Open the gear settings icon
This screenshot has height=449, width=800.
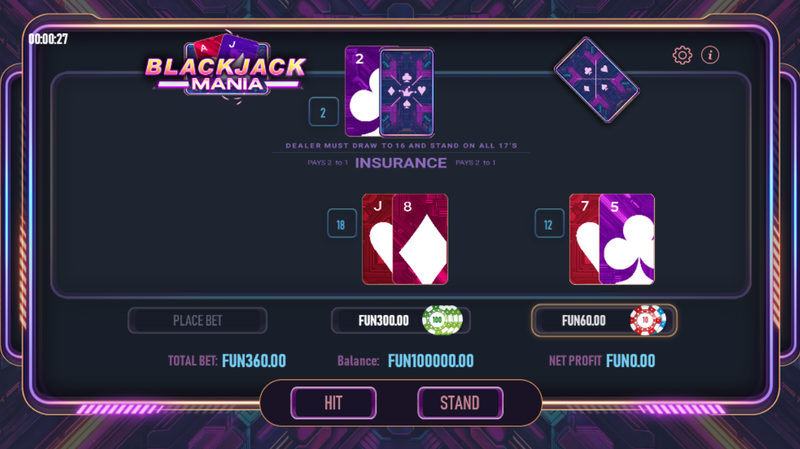coord(683,55)
